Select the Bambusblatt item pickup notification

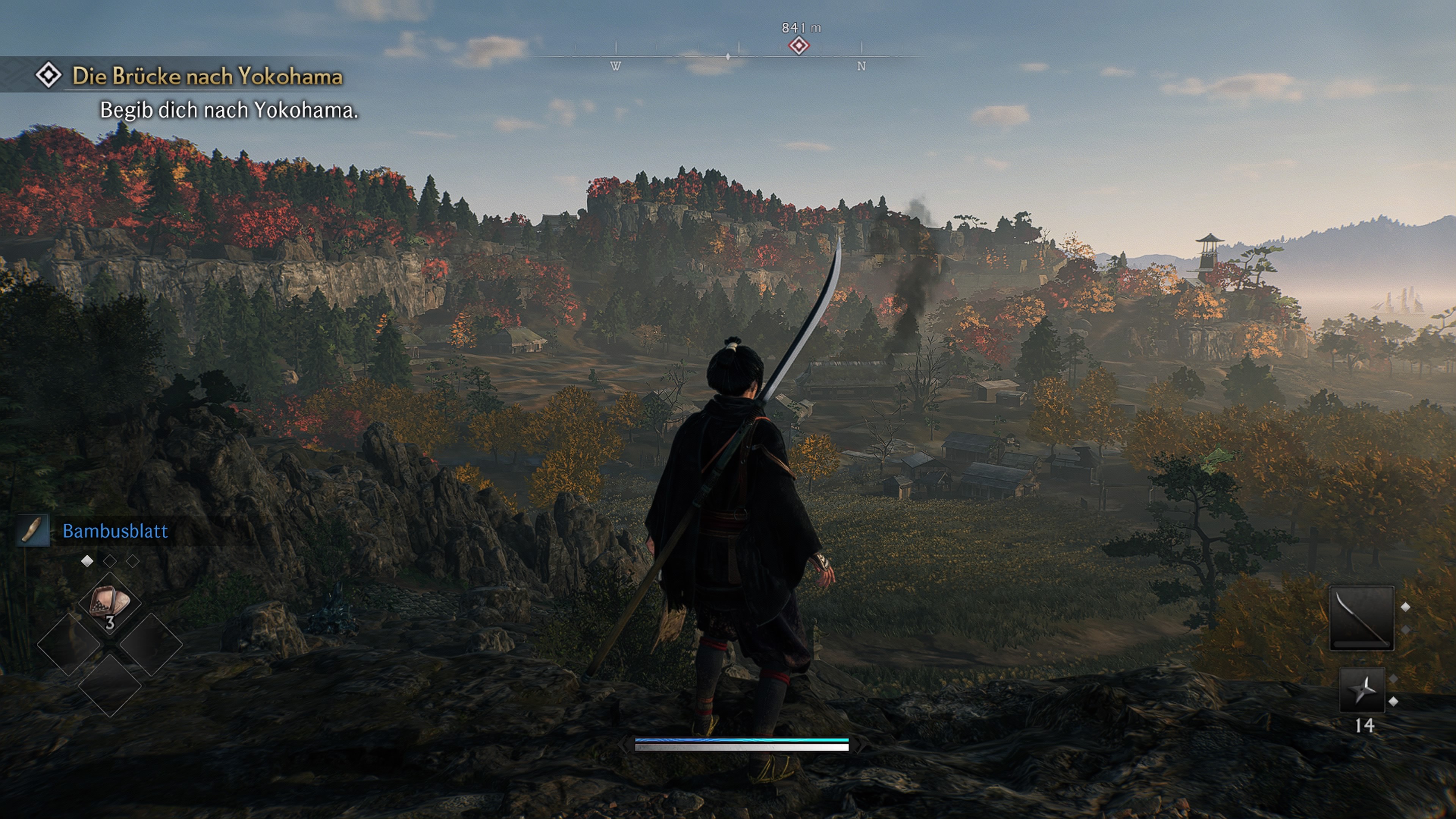tap(115, 531)
